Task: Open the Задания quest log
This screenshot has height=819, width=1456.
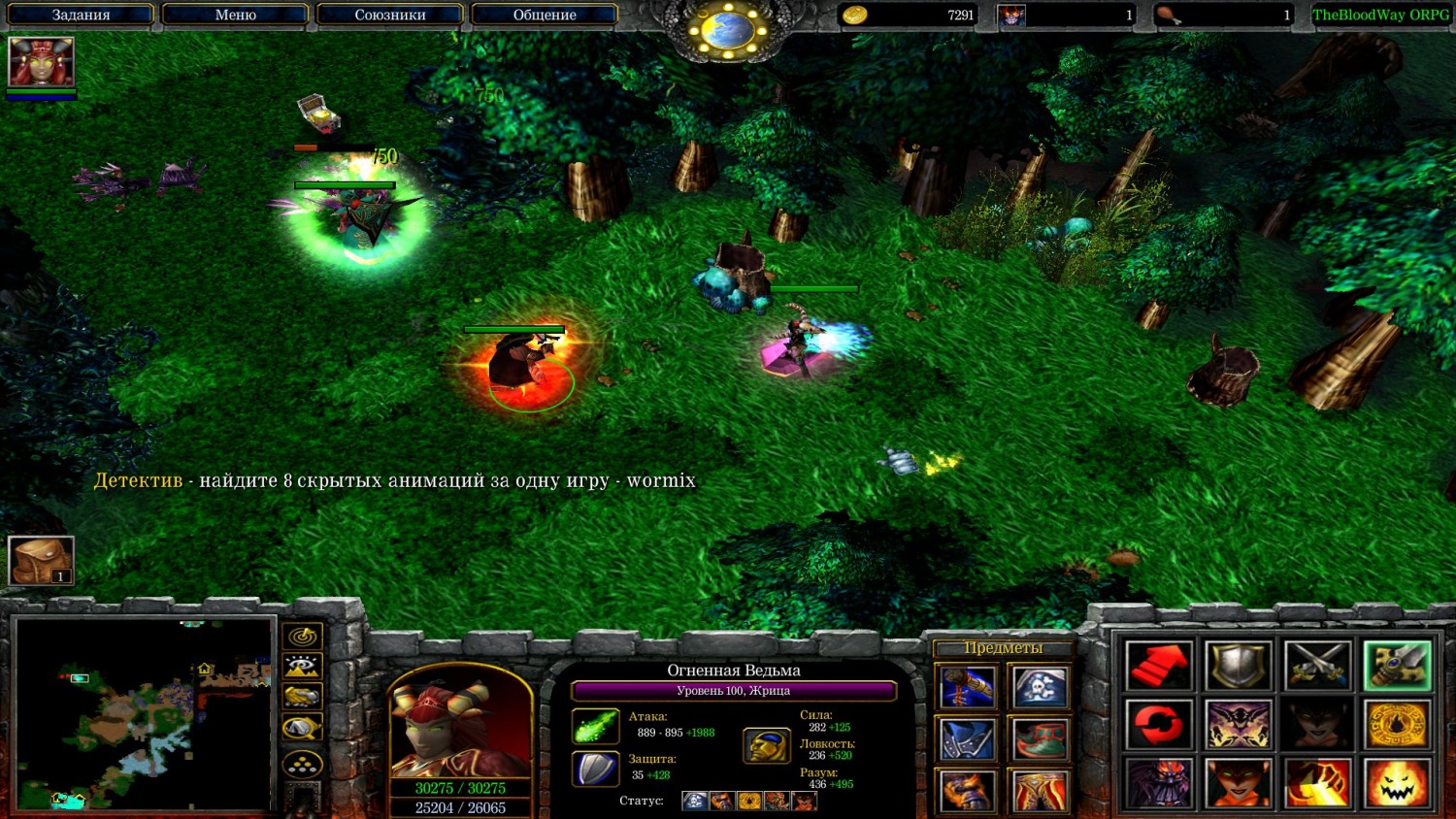Action: pos(81,15)
